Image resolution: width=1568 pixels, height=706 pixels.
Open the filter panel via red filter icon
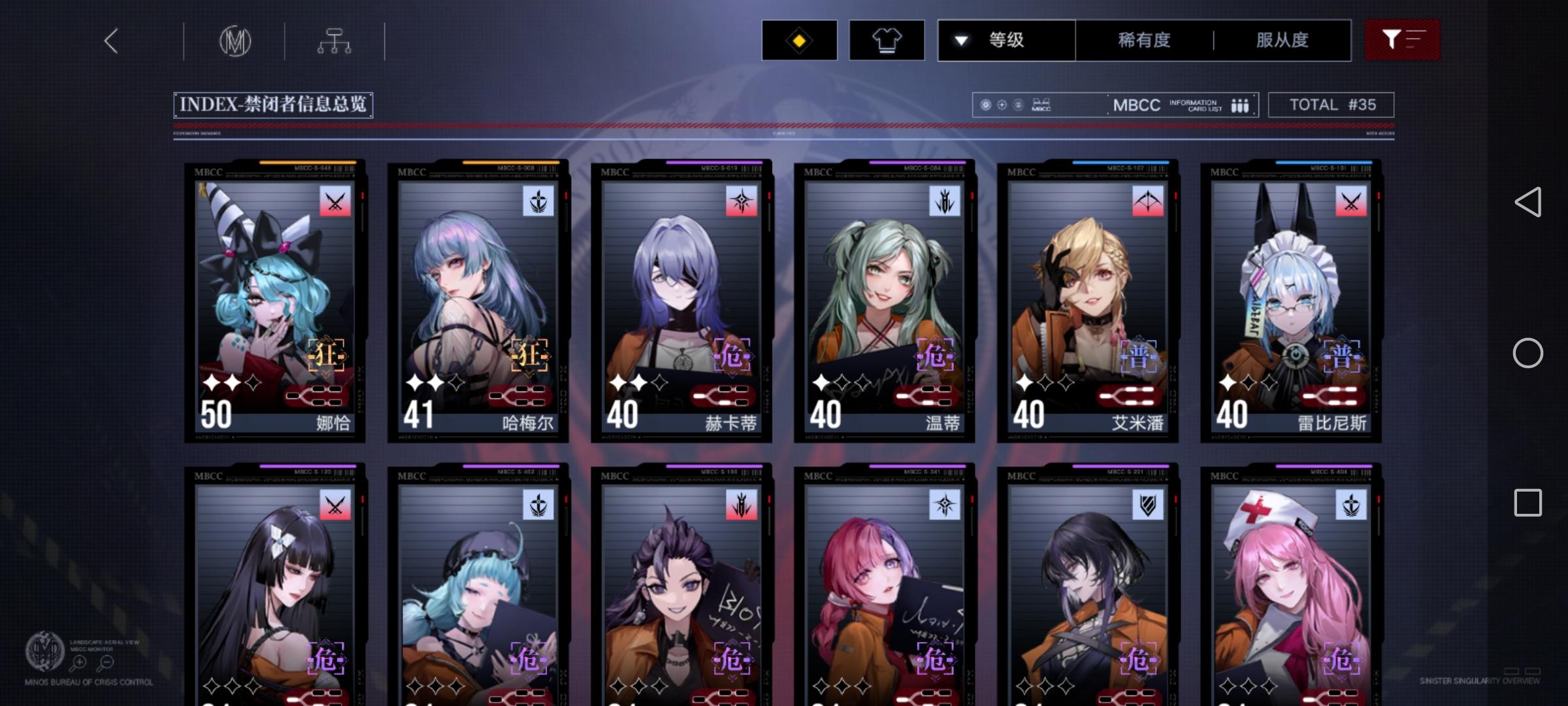tap(1402, 40)
